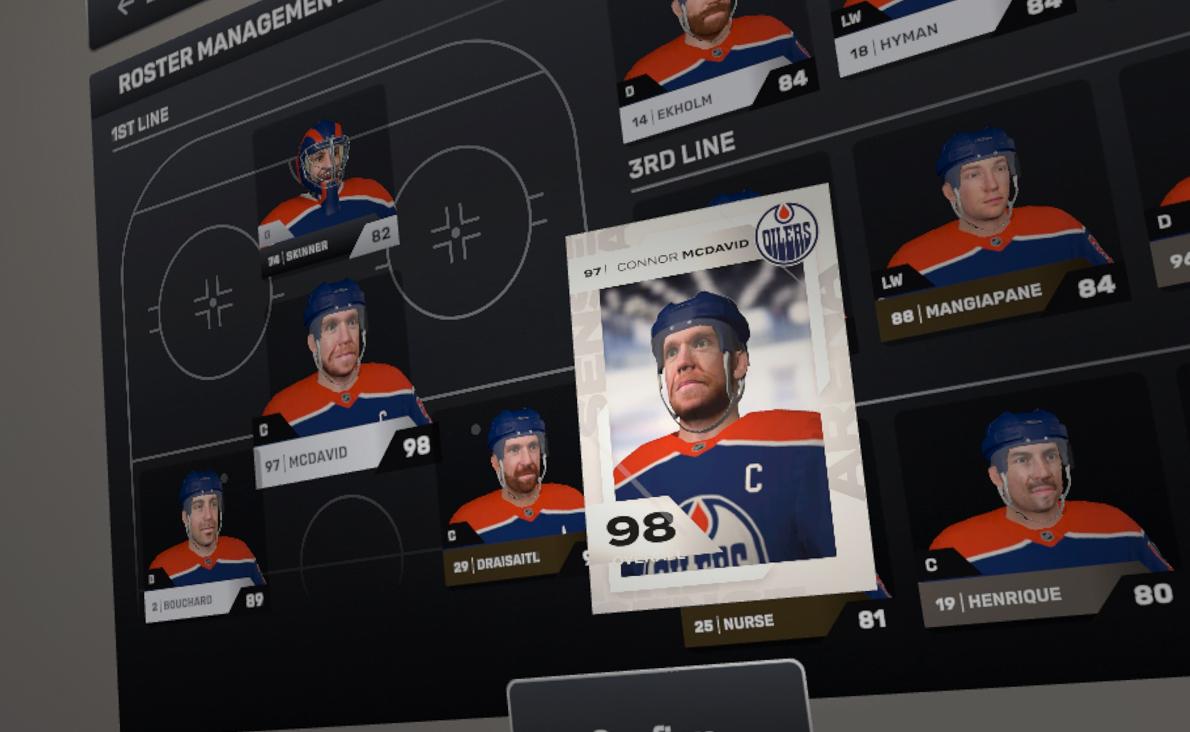Choose the 97 McDavid center slot
Image resolution: width=1190 pixels, height=732 pixels.
pyautogui.click(x=342, y=385)
